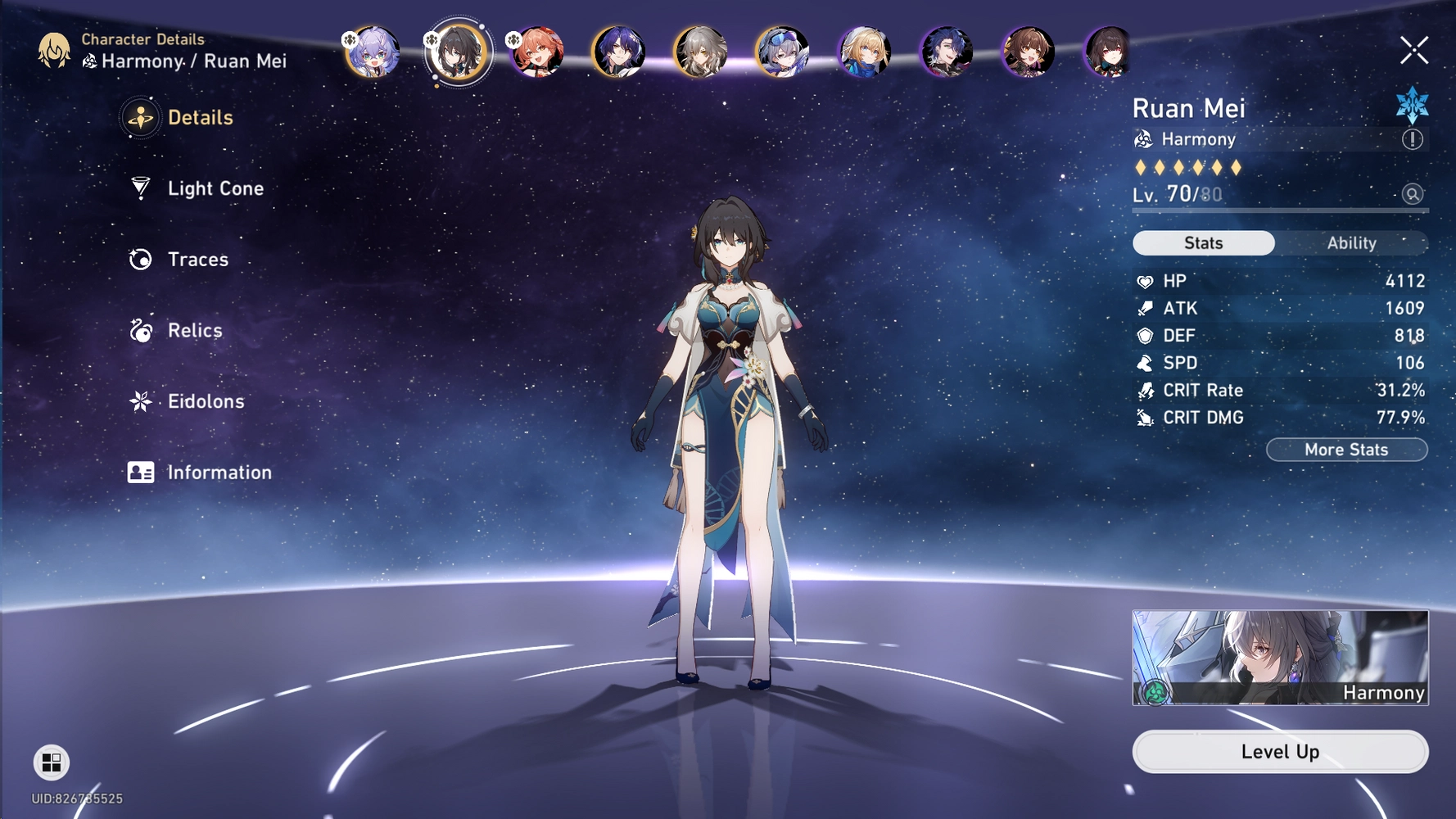Open the grid menu in the bottom-left corner

(x=52, y=762)
